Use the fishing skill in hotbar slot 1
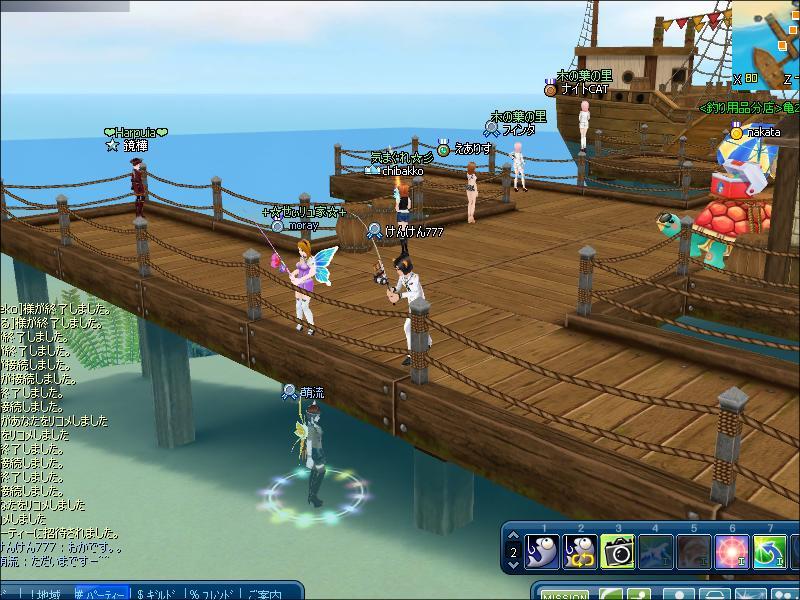The image size is (800, 600). click(x=543, y=551)
